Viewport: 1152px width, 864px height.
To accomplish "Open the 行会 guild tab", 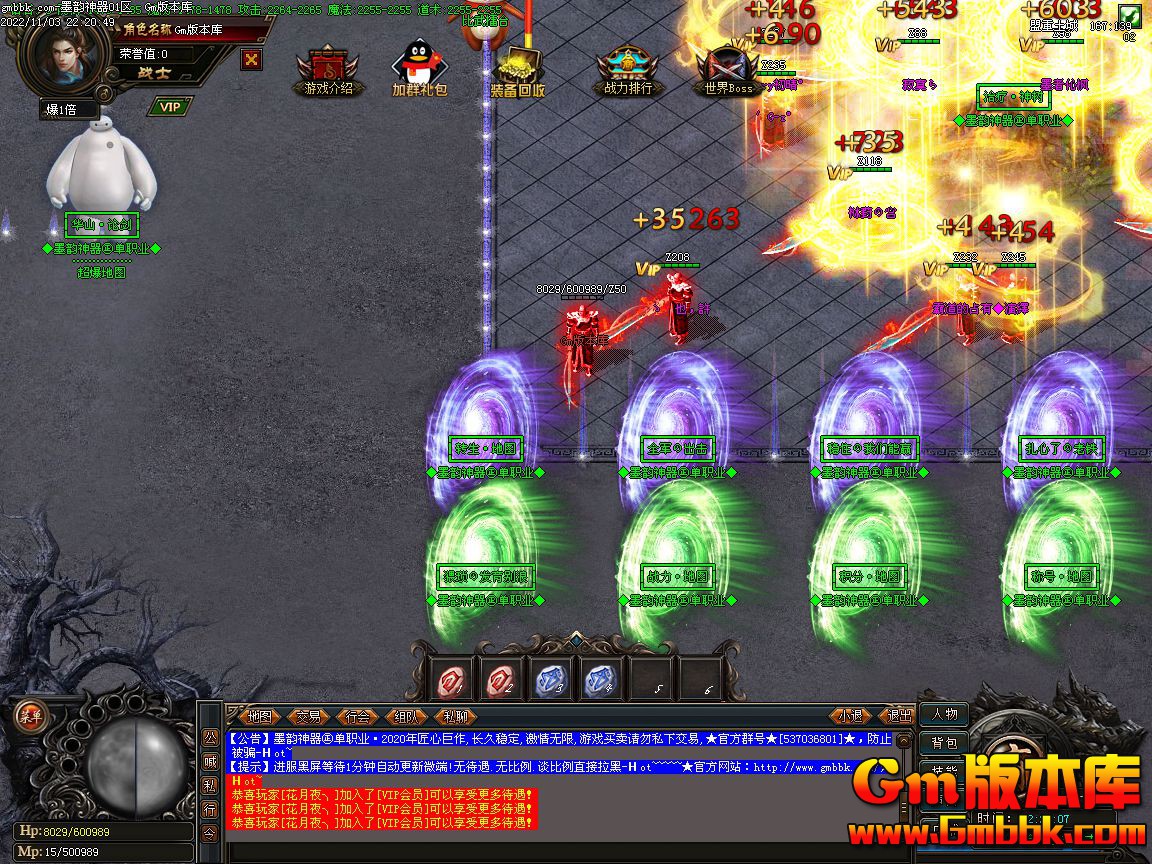I will coord(357,716).
